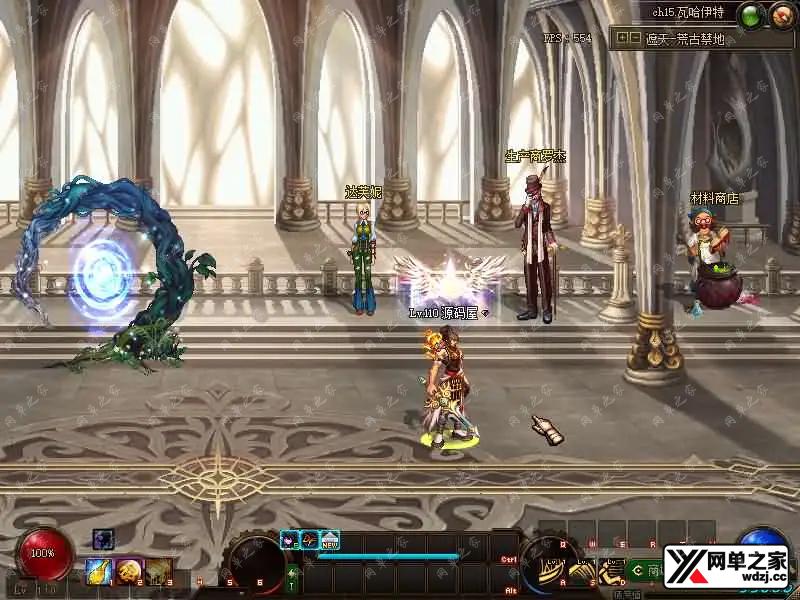Expand the minimap with the plus button

click(x=622, y=38)
